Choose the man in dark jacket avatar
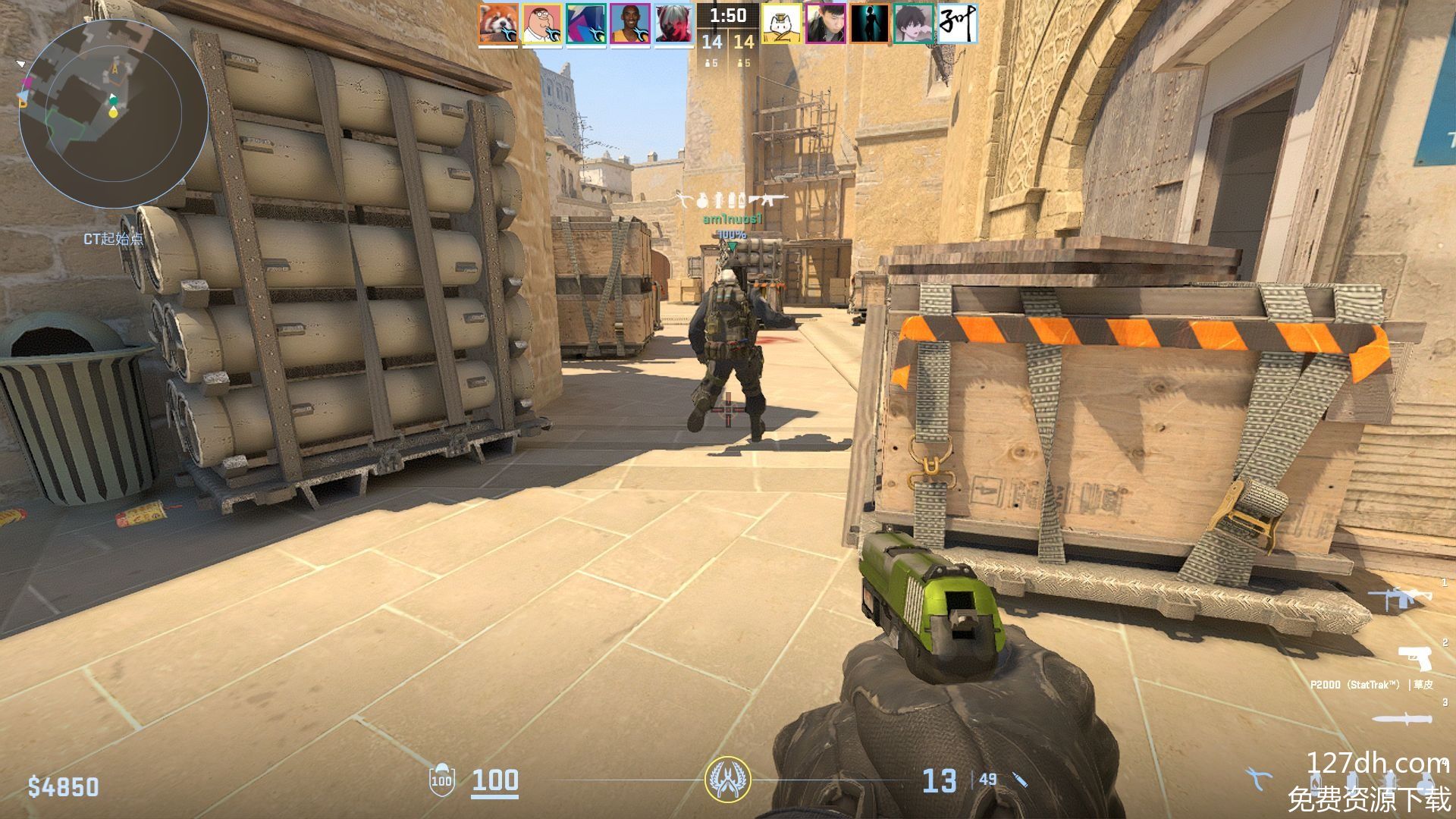The image size is (1456, 819). pyautogui.click(x=825, y=24)
